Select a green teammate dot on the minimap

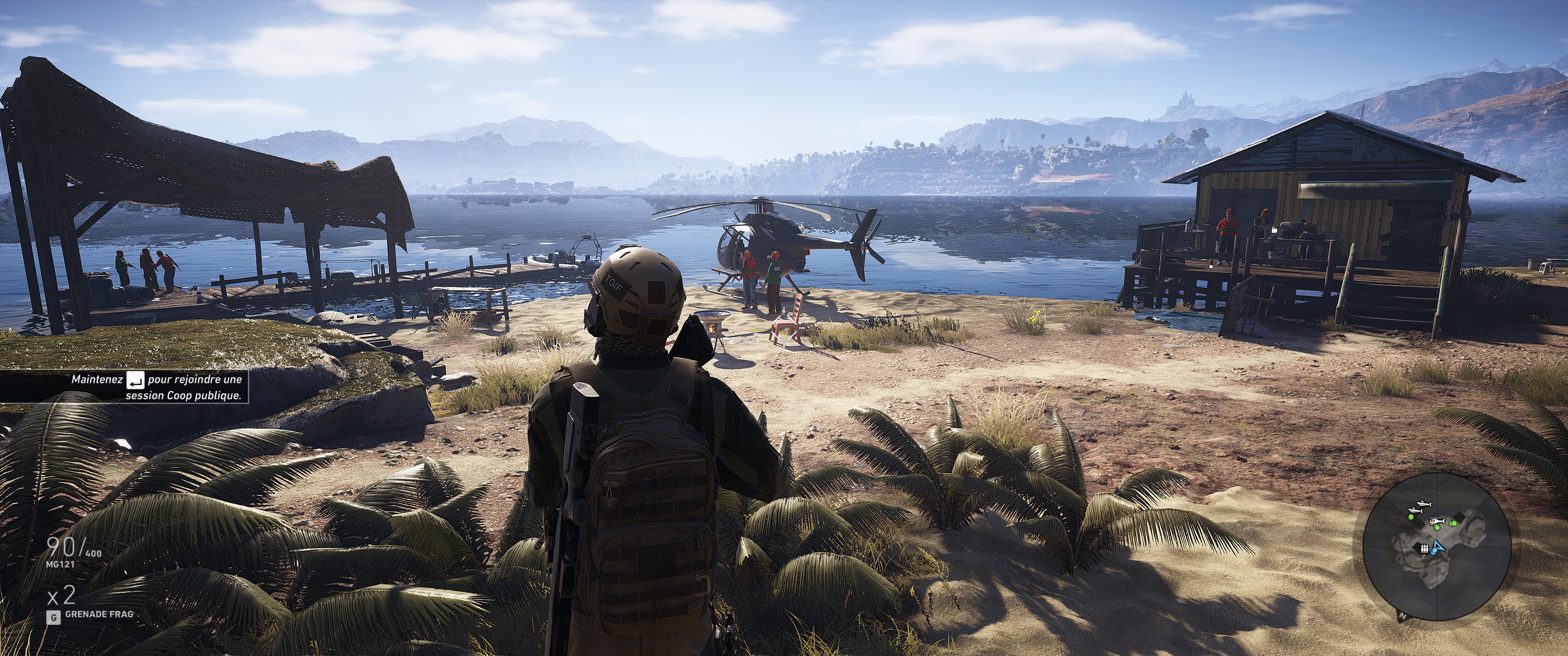[x=1438, y=528]
